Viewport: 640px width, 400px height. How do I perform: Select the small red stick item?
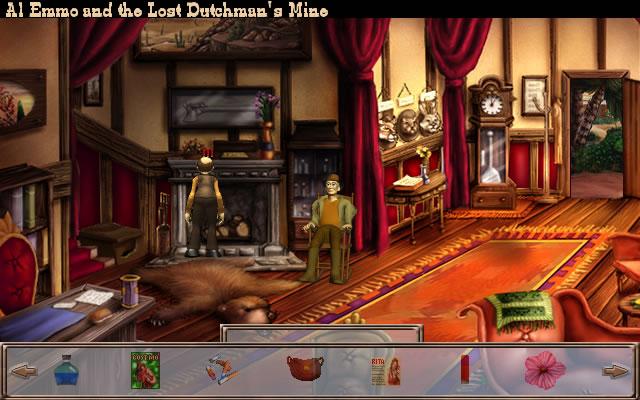click(464, 370)
